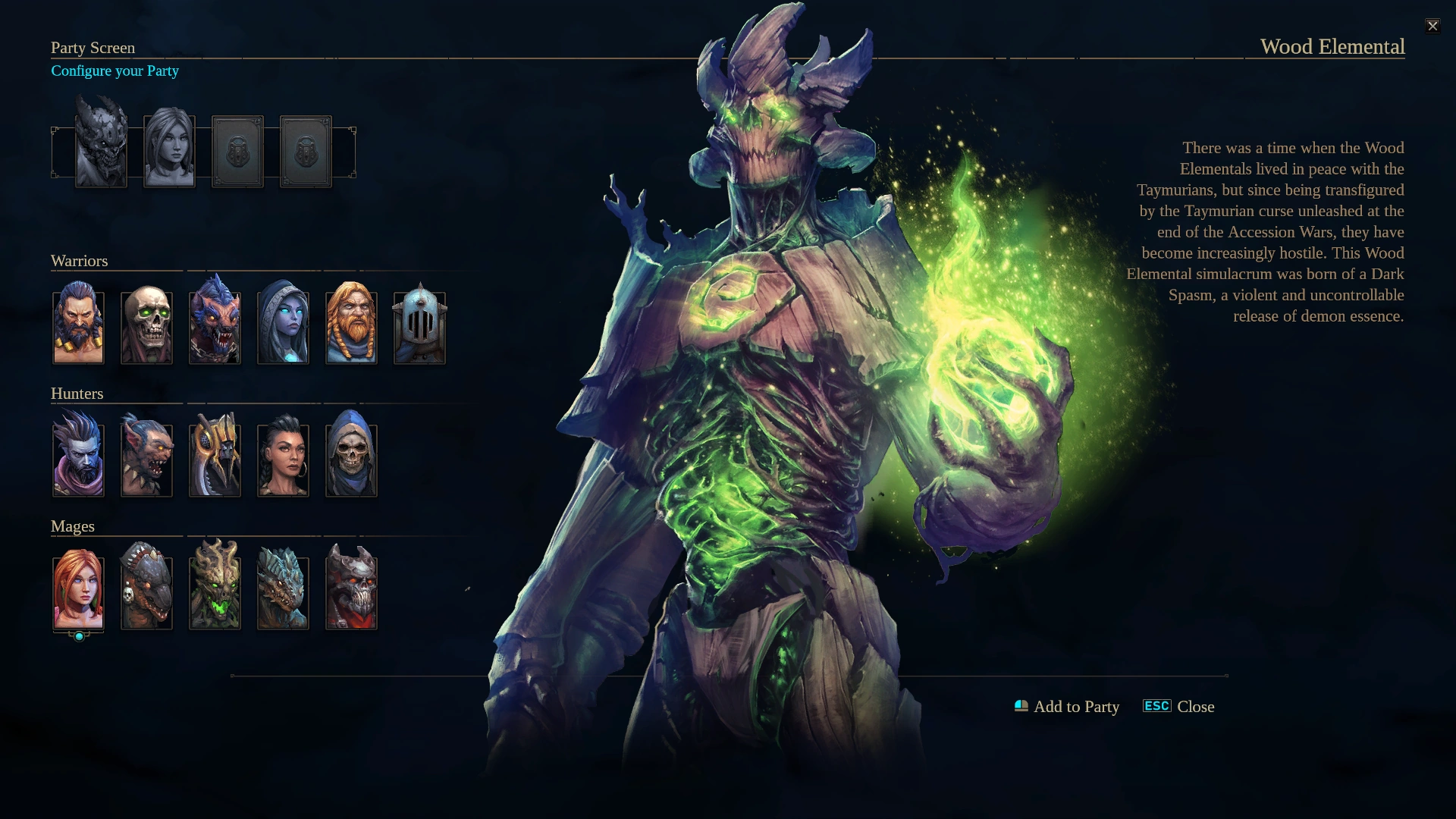Select the Wood Elemental Mage portrait
Image resolution: width=1456 pixels, height=819 pixels.
point(215,591)
